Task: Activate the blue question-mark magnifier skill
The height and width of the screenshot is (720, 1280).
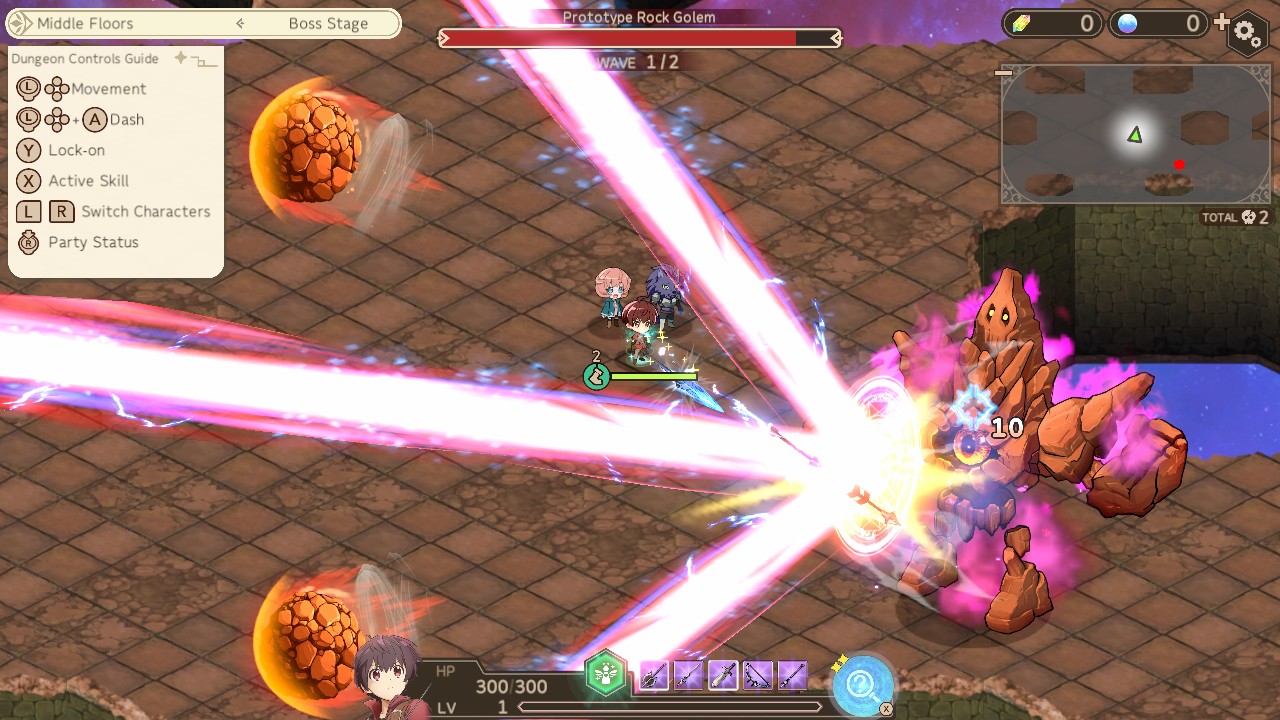Action: point(862,685)
